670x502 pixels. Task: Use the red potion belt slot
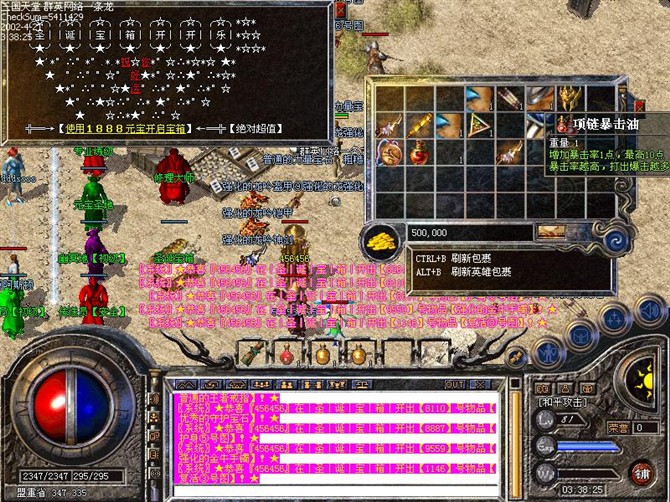288,354
